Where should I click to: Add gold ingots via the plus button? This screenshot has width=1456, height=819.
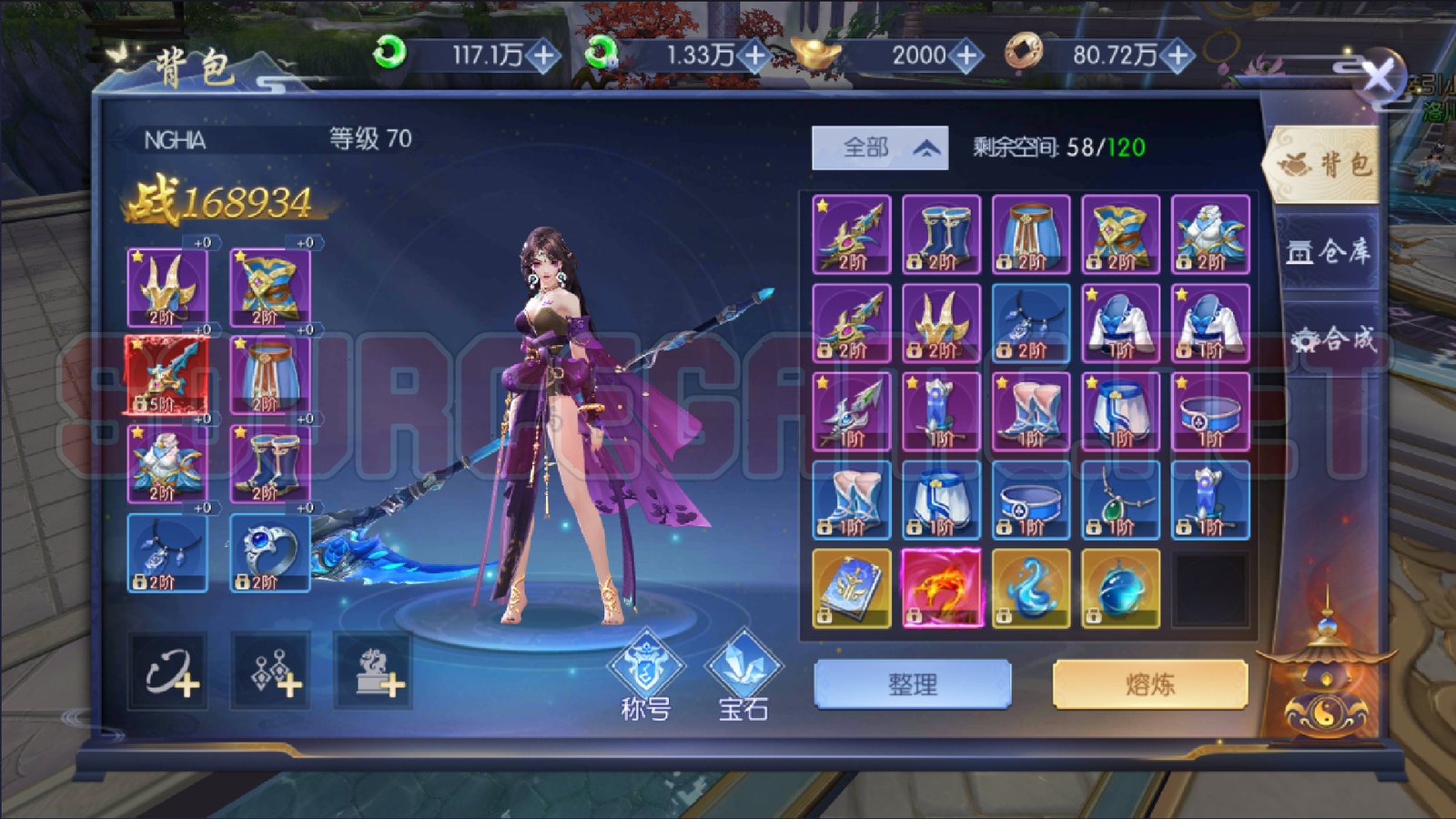966,56
